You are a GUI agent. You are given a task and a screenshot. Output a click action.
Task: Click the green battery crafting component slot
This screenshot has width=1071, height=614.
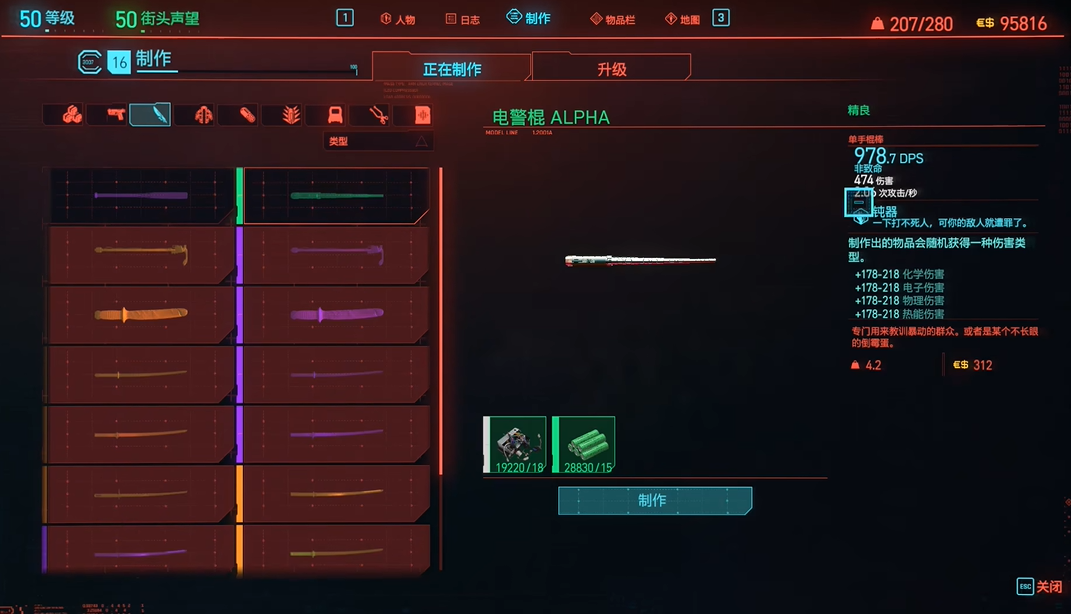[x=584, y=444]
